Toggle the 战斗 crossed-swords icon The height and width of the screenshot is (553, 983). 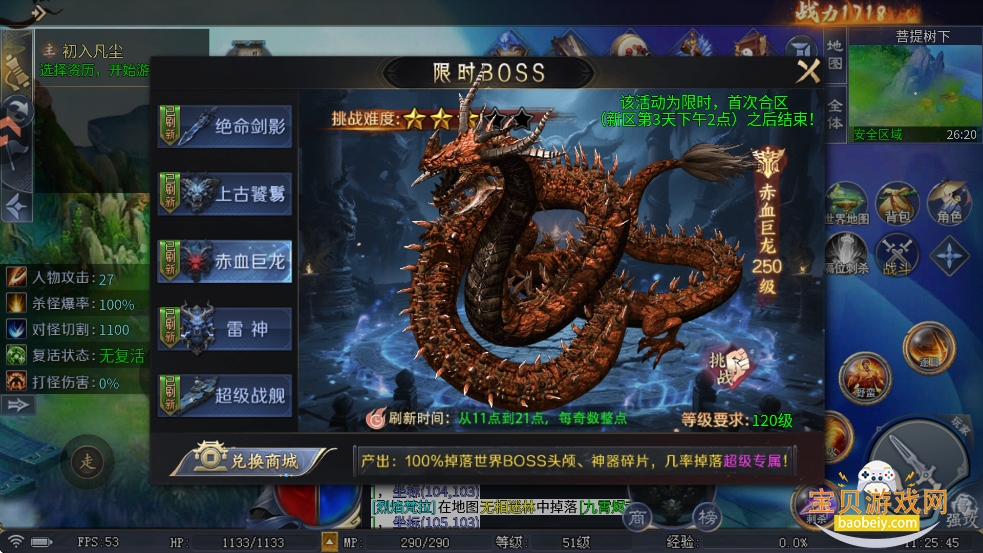[897, 254]
